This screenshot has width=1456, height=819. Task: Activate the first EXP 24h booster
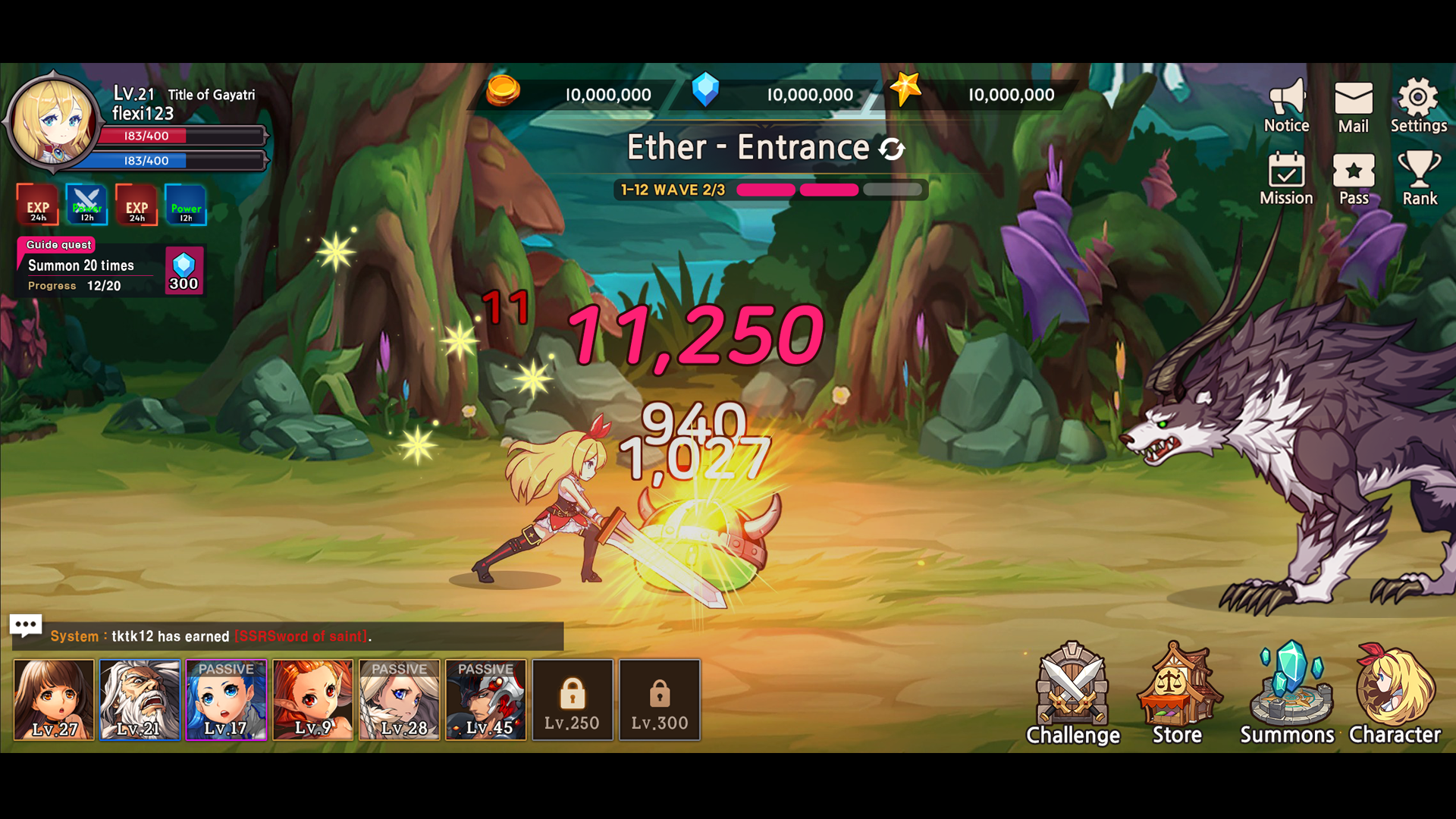pos(36,206)
